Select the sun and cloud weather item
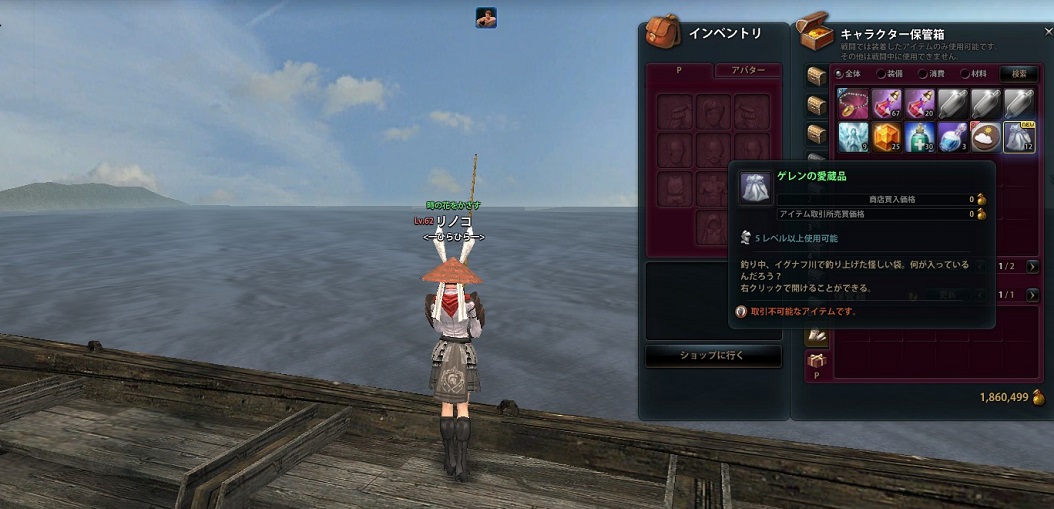The width and height of the screenshot is (1054, 509). [985, 137]
